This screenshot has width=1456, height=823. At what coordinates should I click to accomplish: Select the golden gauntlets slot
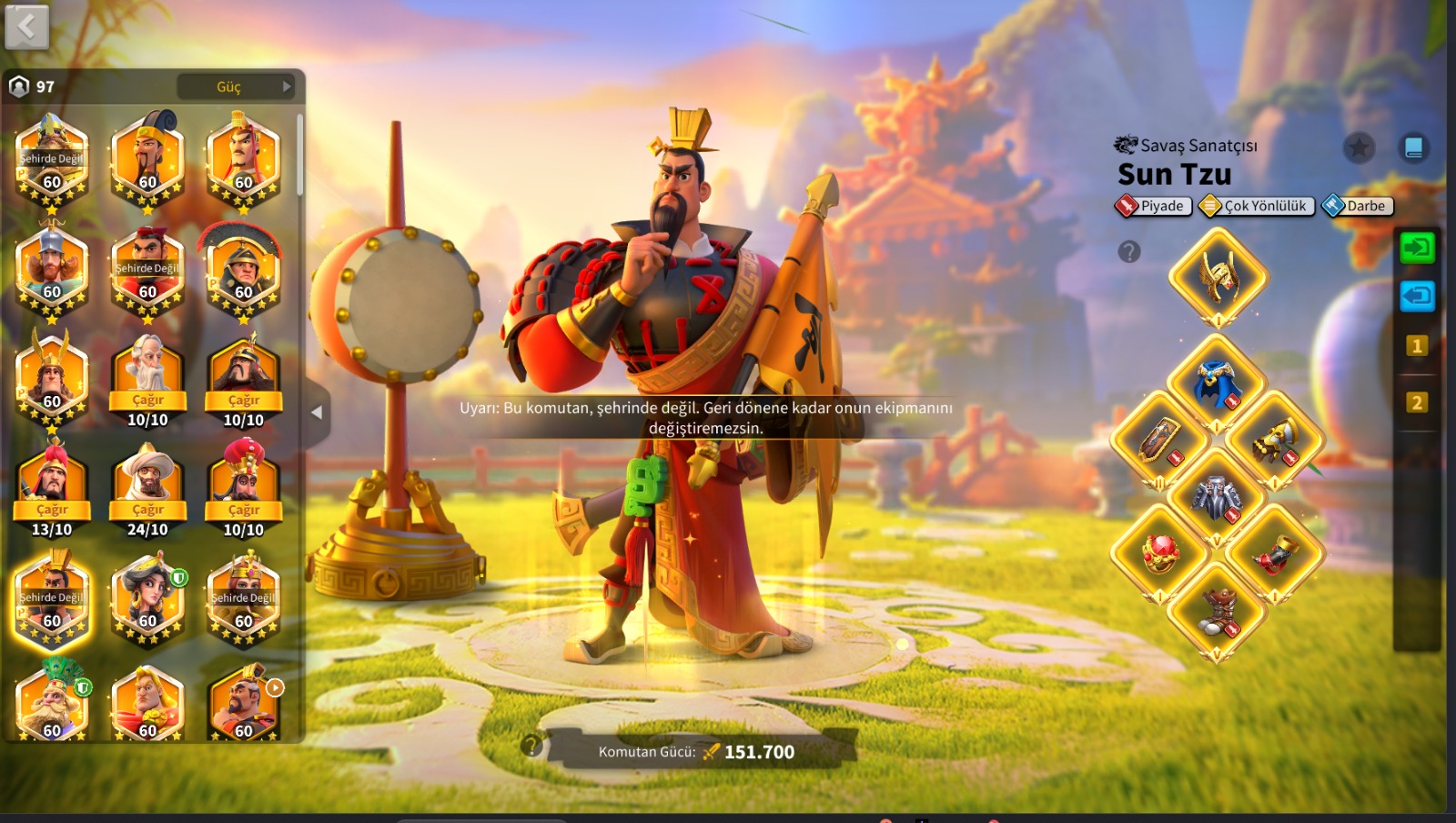(x=1274, y=442)
